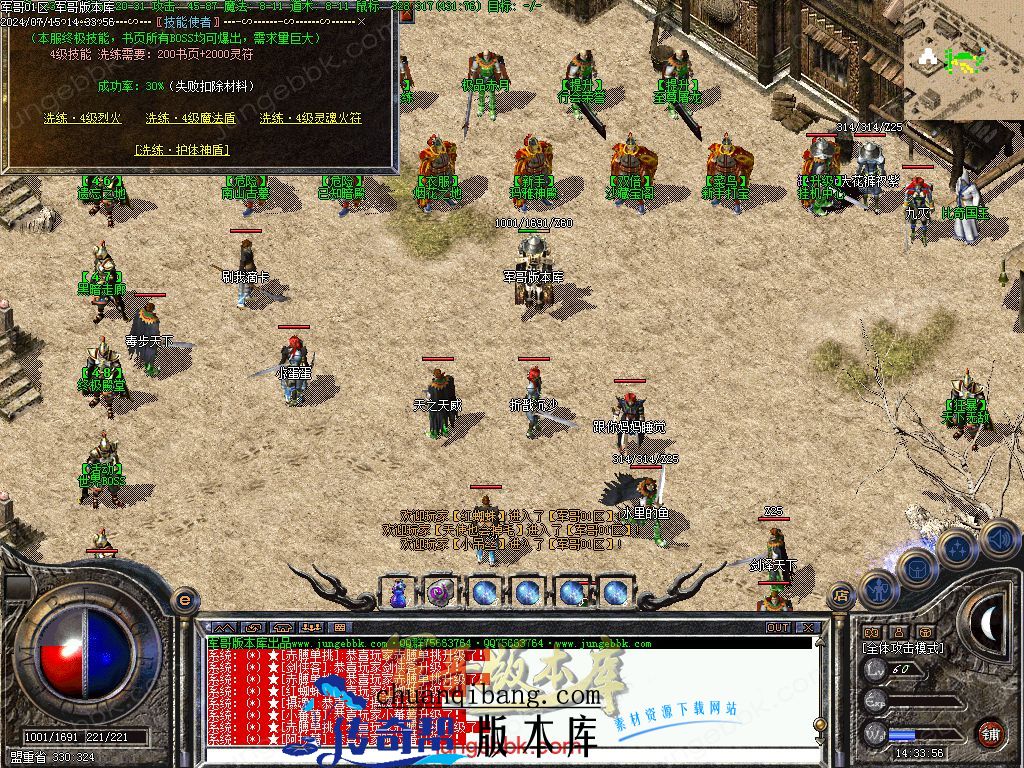The image size is (1024, 768).
Task: Click the round orange e button
Action: pyautogui.click(x=184, y=600)
